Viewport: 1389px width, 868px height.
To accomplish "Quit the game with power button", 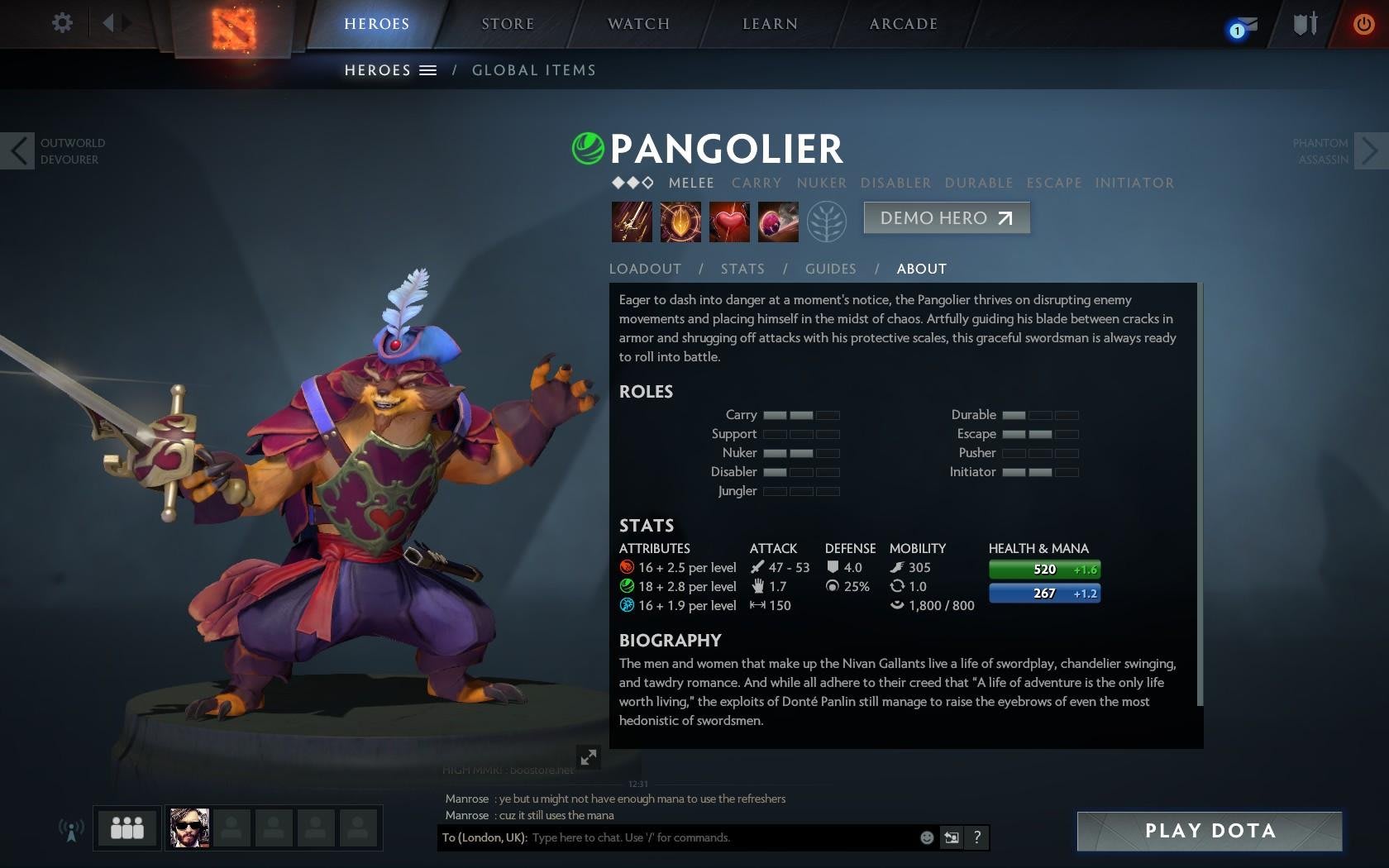I will [x=1363, y=24].
